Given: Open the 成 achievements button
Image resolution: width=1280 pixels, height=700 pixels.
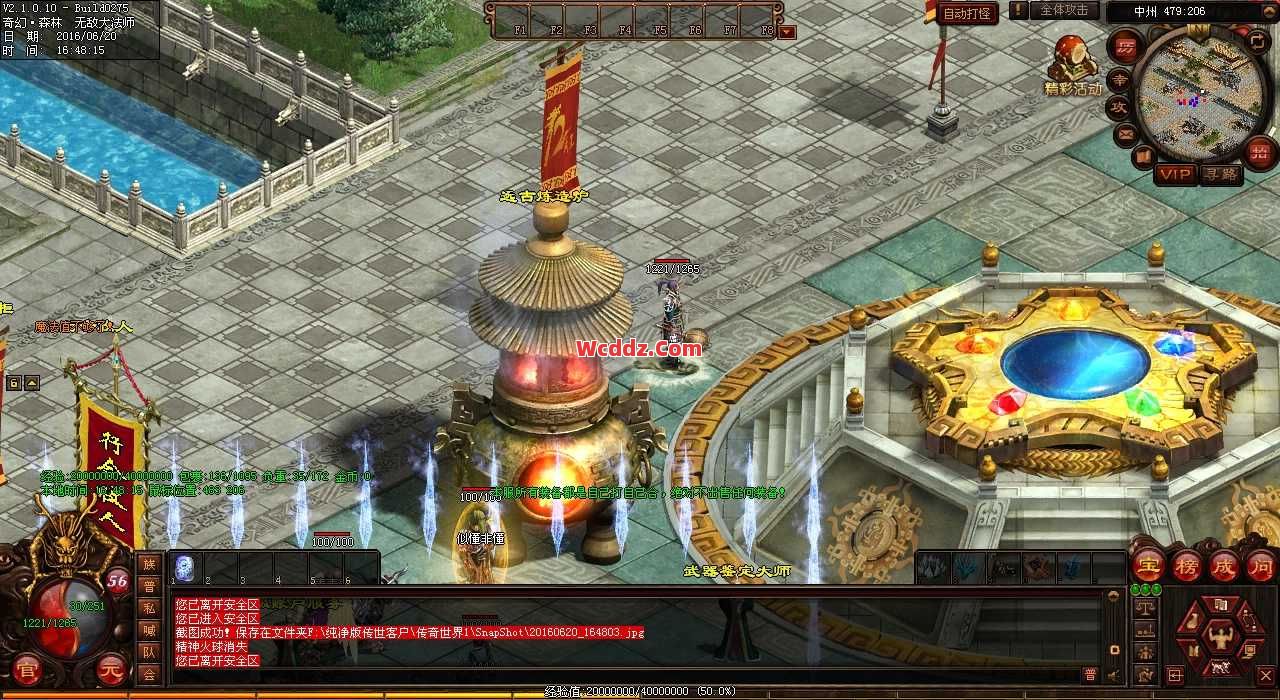Looking at the screenshot, I should tap(1223, 566).
